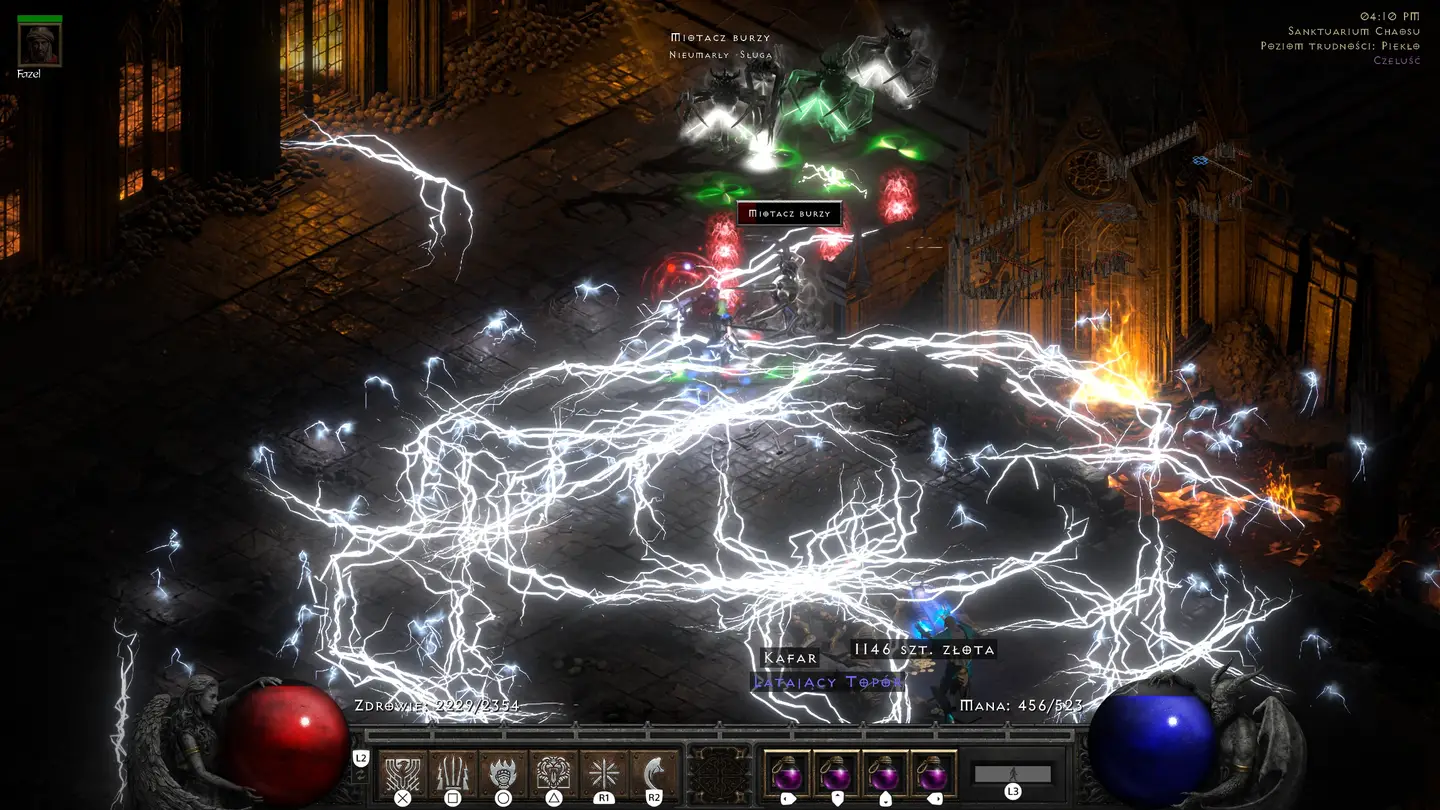Pick up the Kafar item label
The image size is (1440, 810).
point(790,658)
